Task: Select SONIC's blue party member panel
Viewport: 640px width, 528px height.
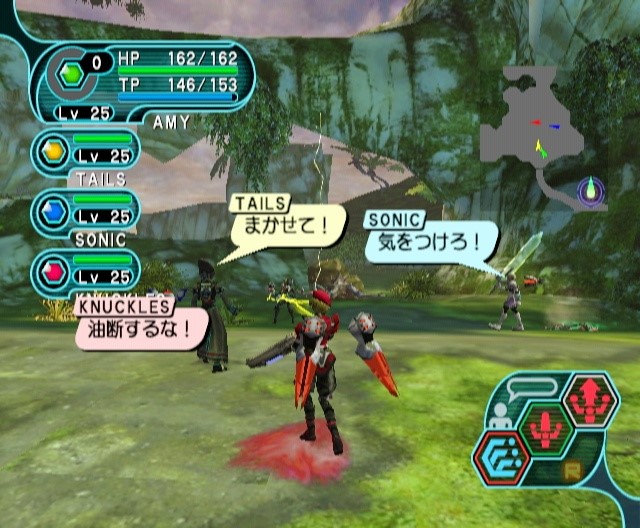Action: point(84,210)
